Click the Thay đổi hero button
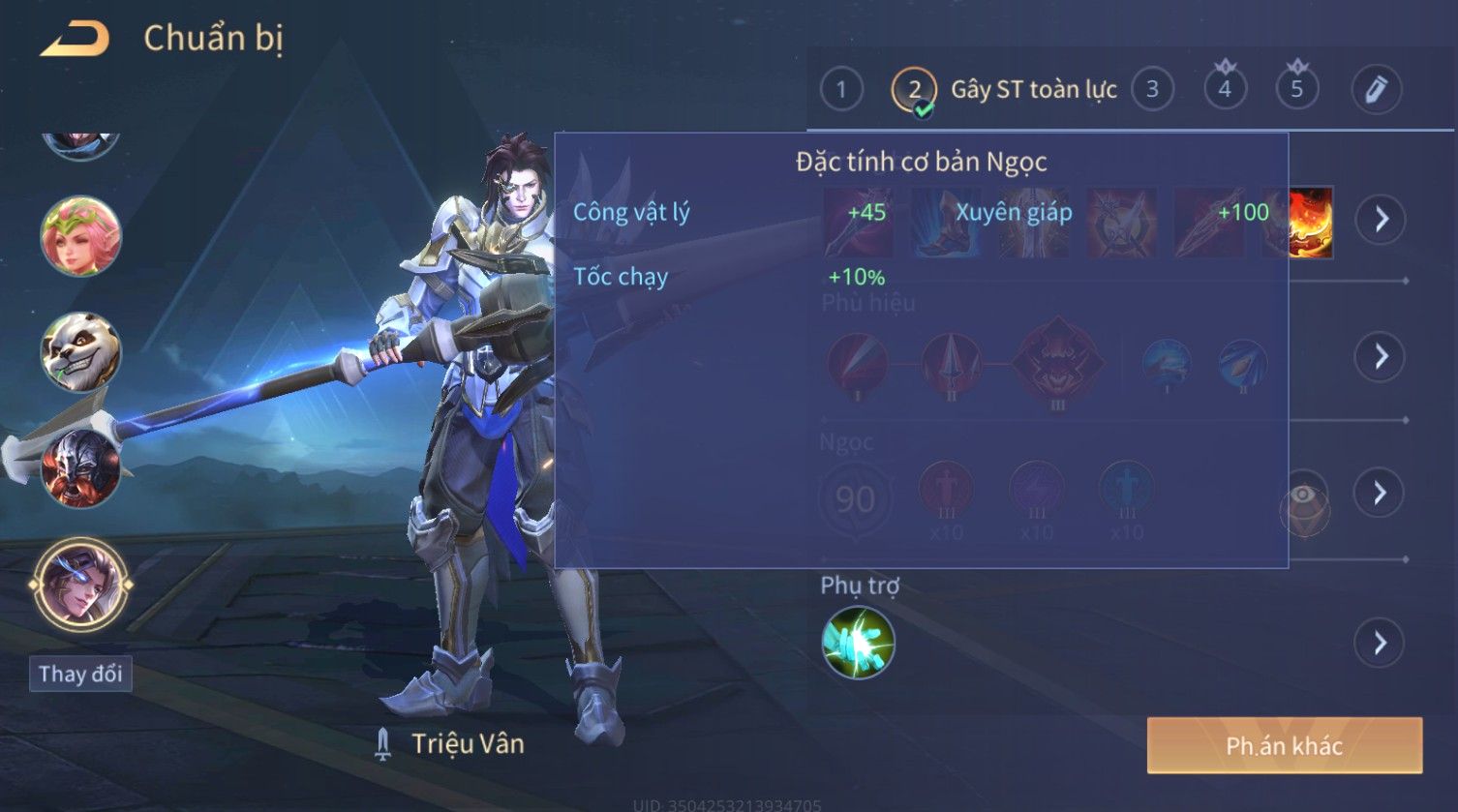This screenshot has height=812, width=1458. (80, 674)
